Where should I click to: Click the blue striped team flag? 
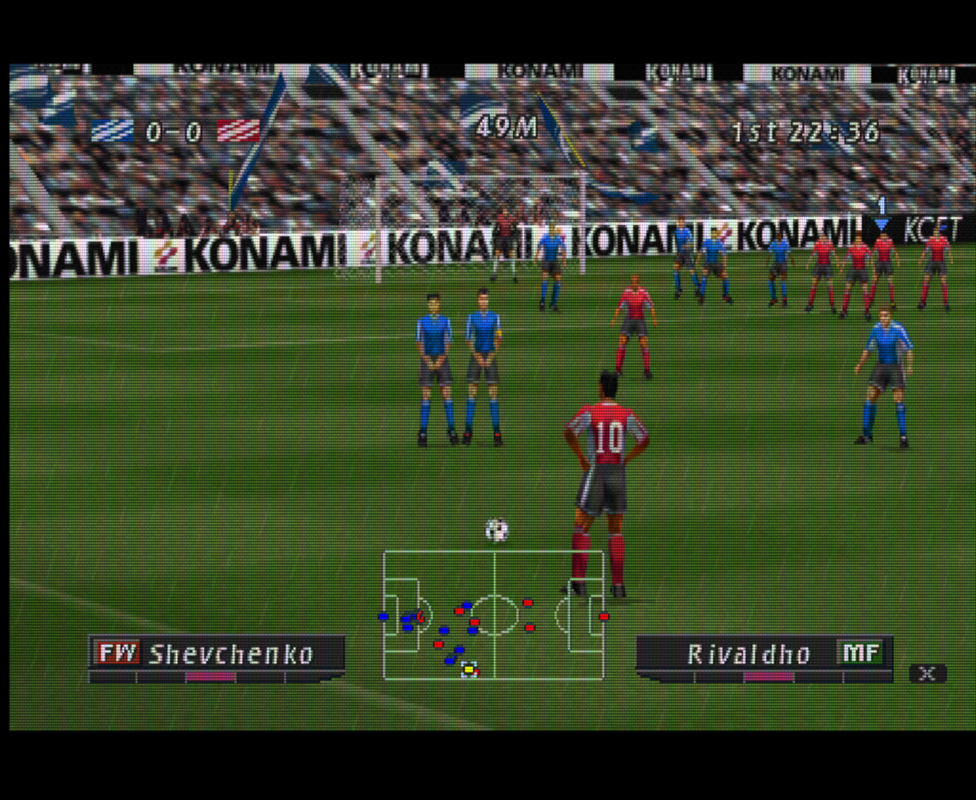click(112, 131)
